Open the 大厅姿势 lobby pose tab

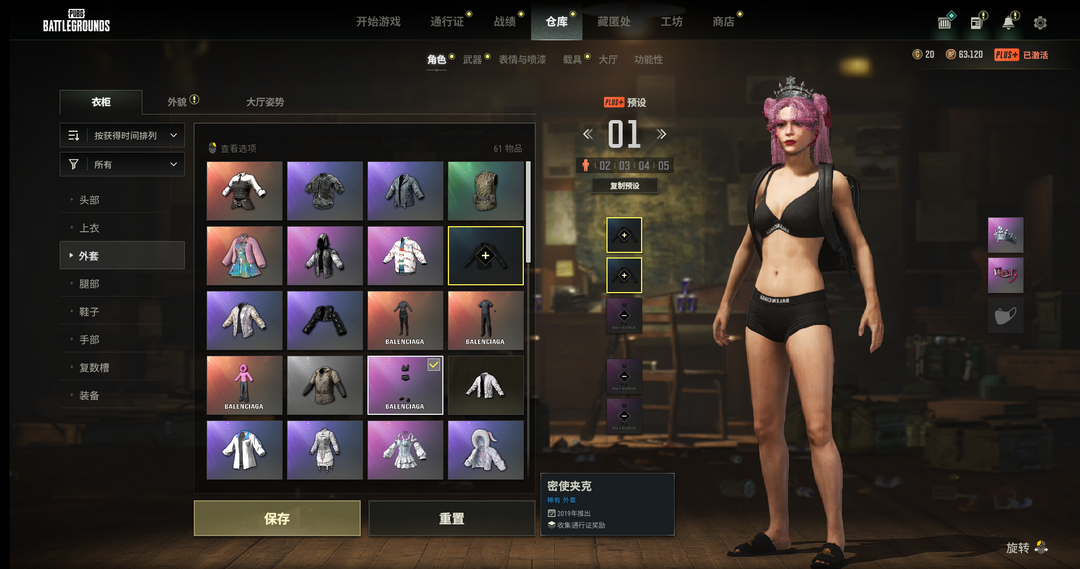coord(265,102)
